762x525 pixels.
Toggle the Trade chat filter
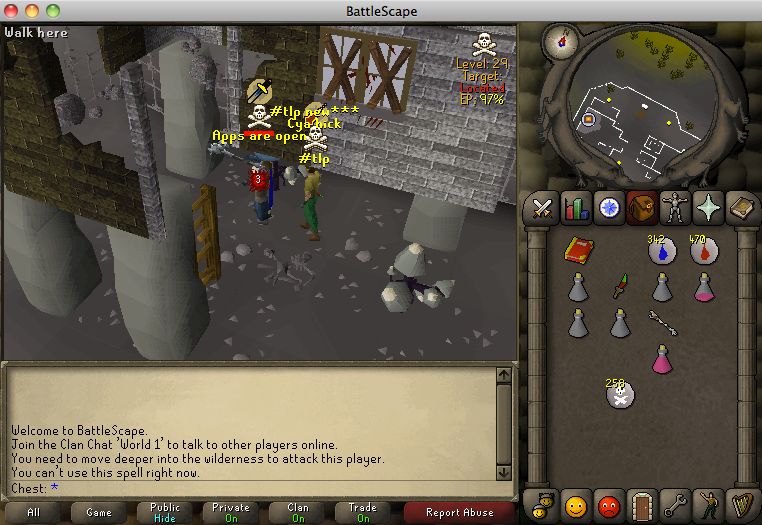click(362, 512)
